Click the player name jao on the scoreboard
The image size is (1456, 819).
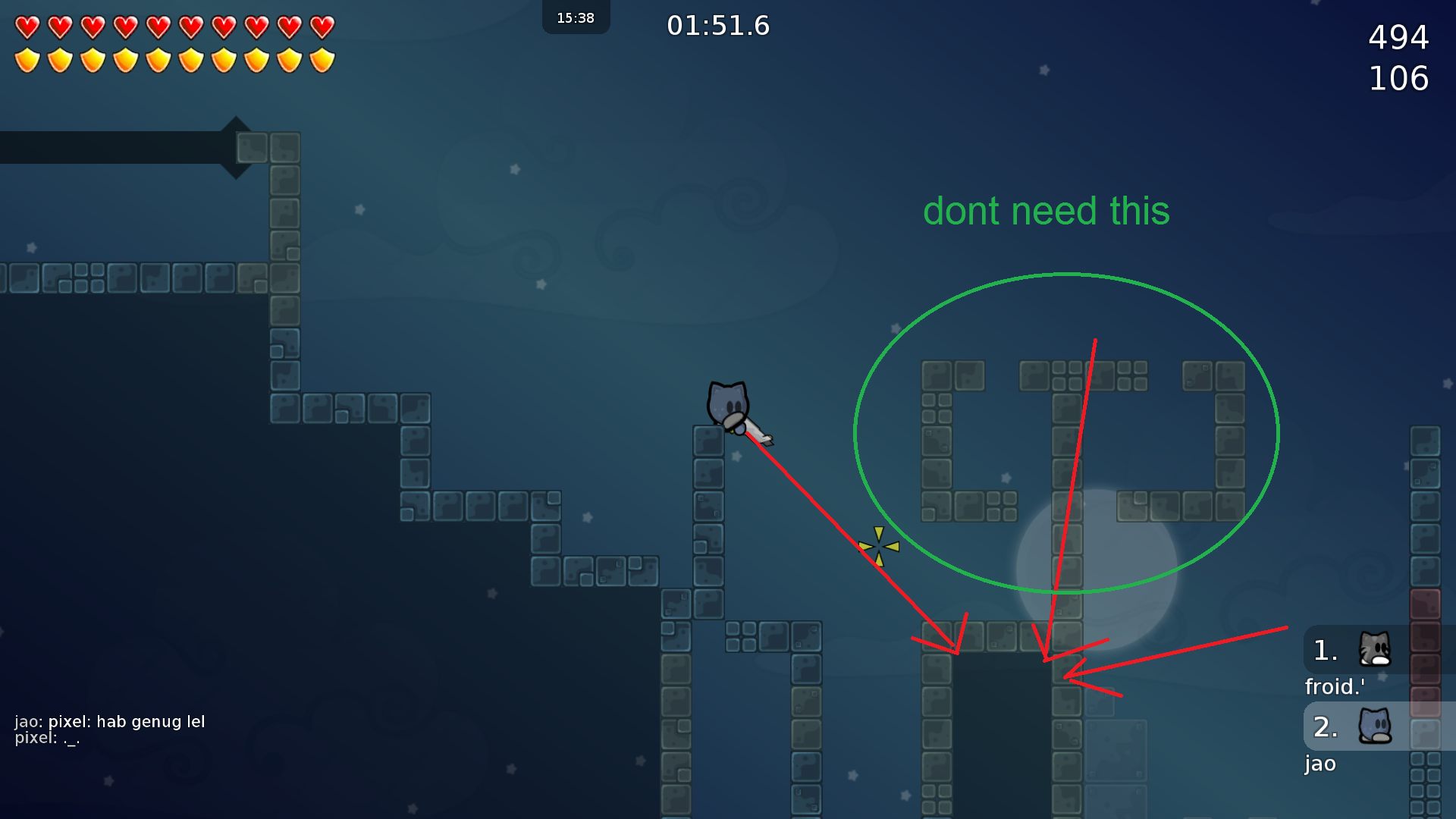tap(1319, 764)
